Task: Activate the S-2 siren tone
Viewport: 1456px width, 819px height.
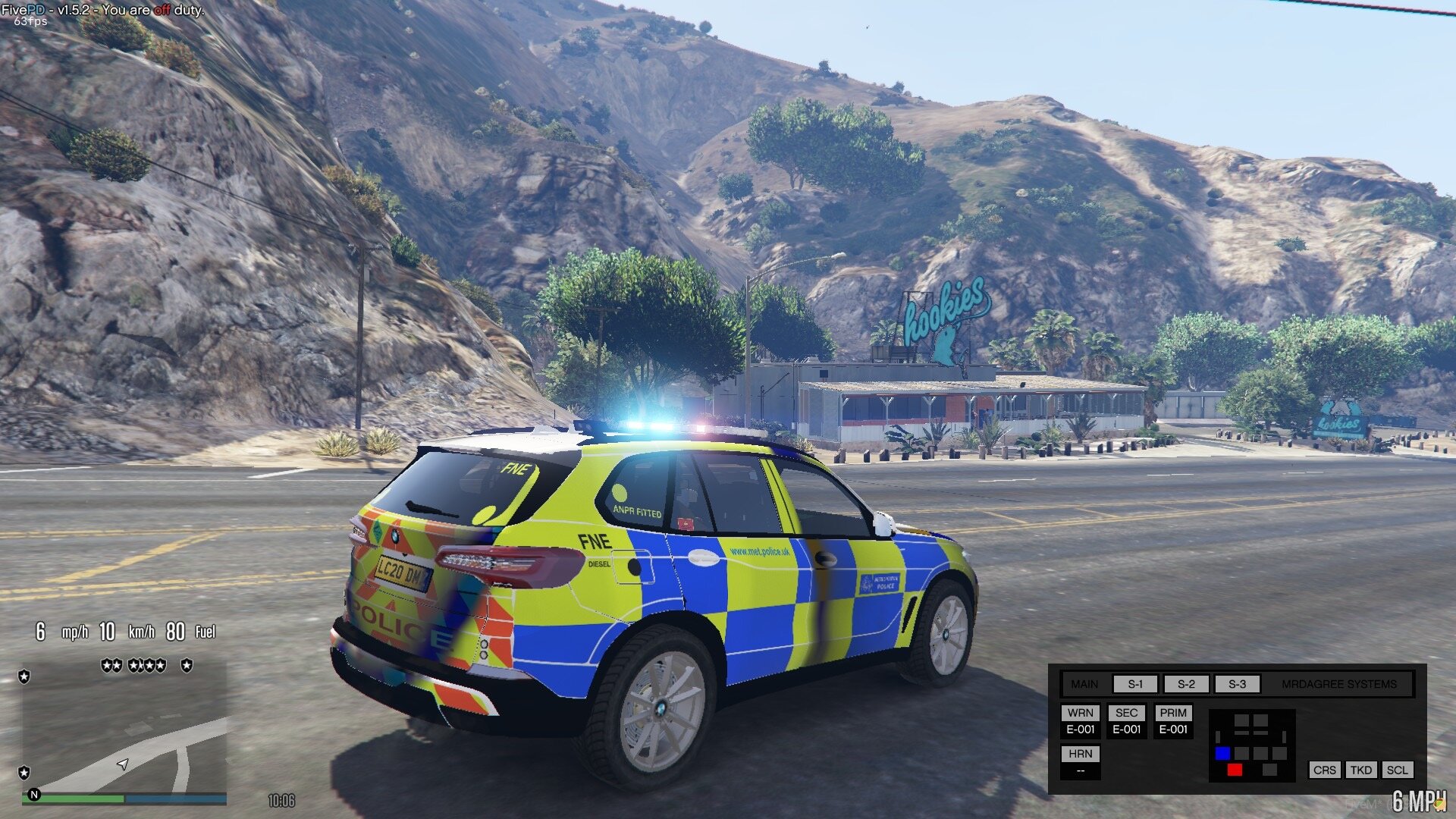Action: pos(1186,684)
